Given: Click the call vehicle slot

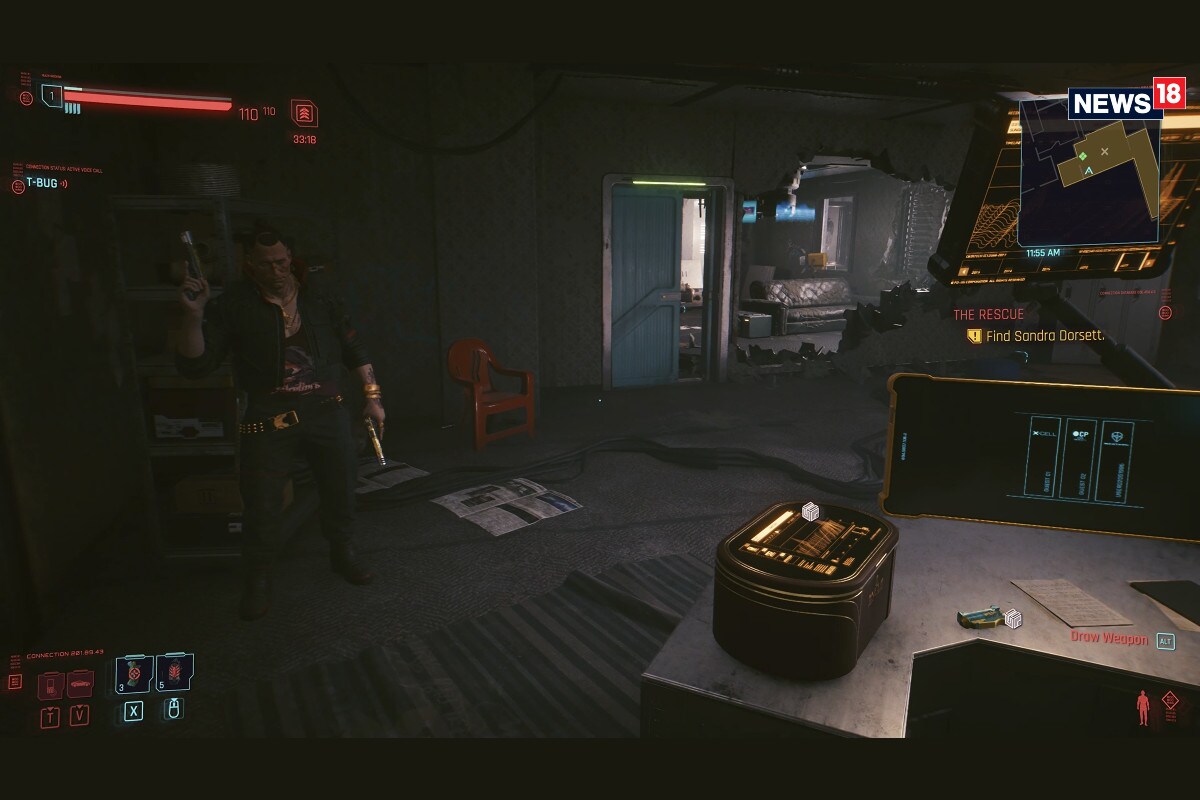Looking at the screenshot, I should tap(80, 685).
